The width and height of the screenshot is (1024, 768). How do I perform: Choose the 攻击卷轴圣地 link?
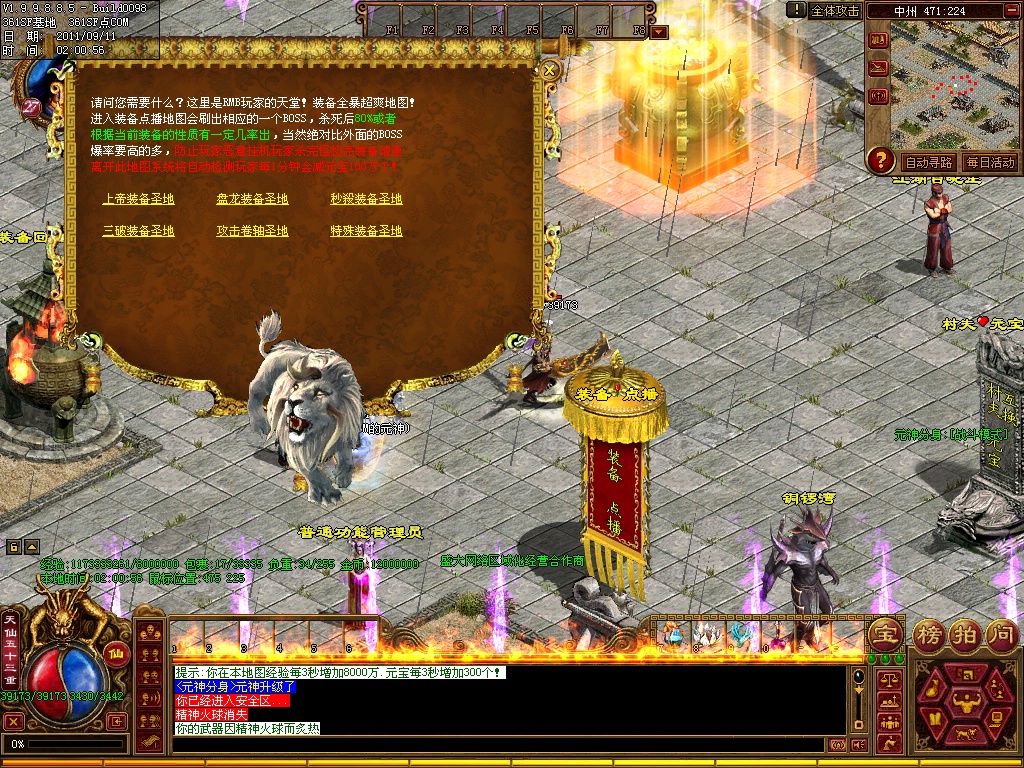(252, 231)
